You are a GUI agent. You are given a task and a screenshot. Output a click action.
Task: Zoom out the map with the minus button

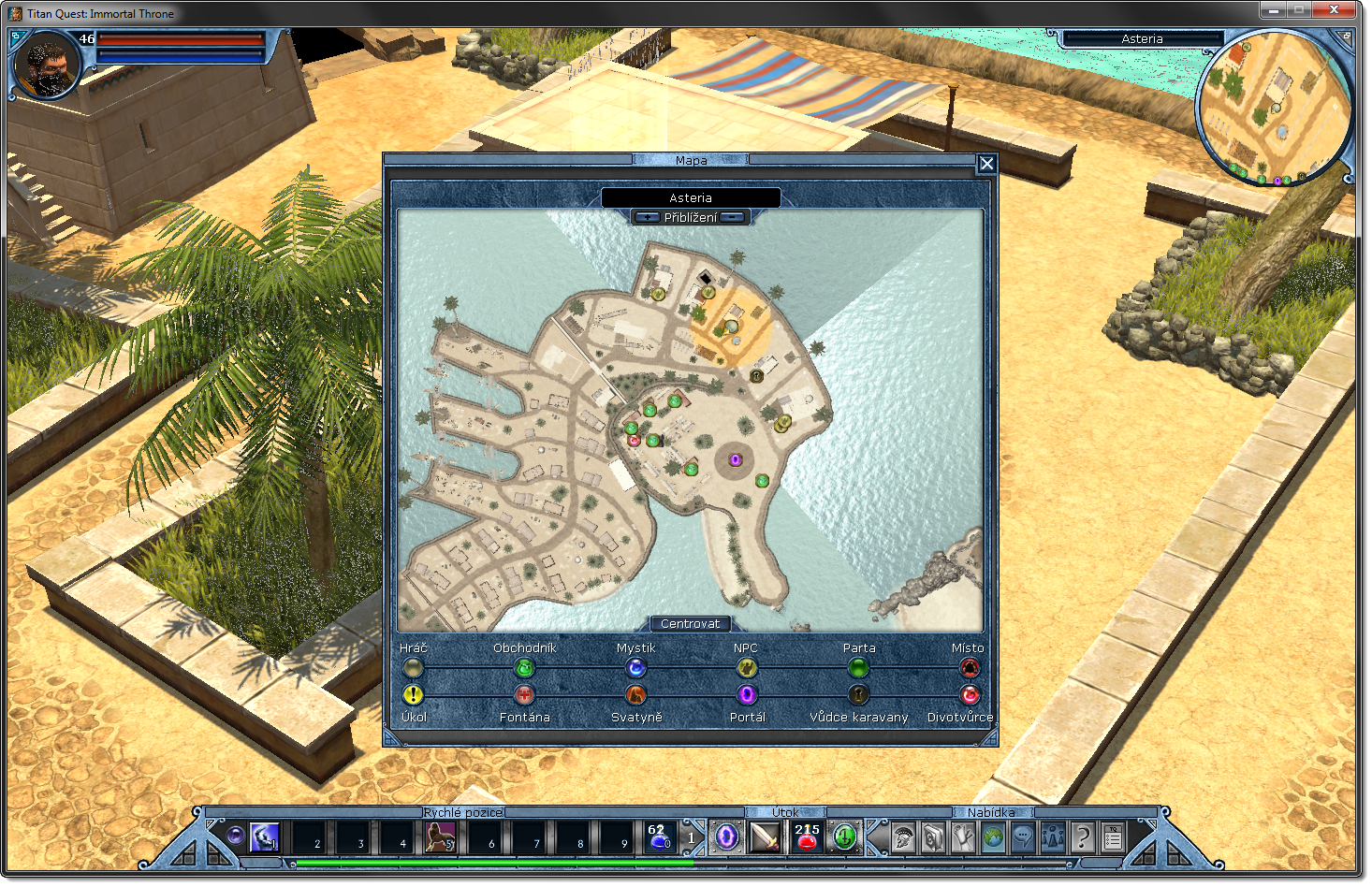735,217
